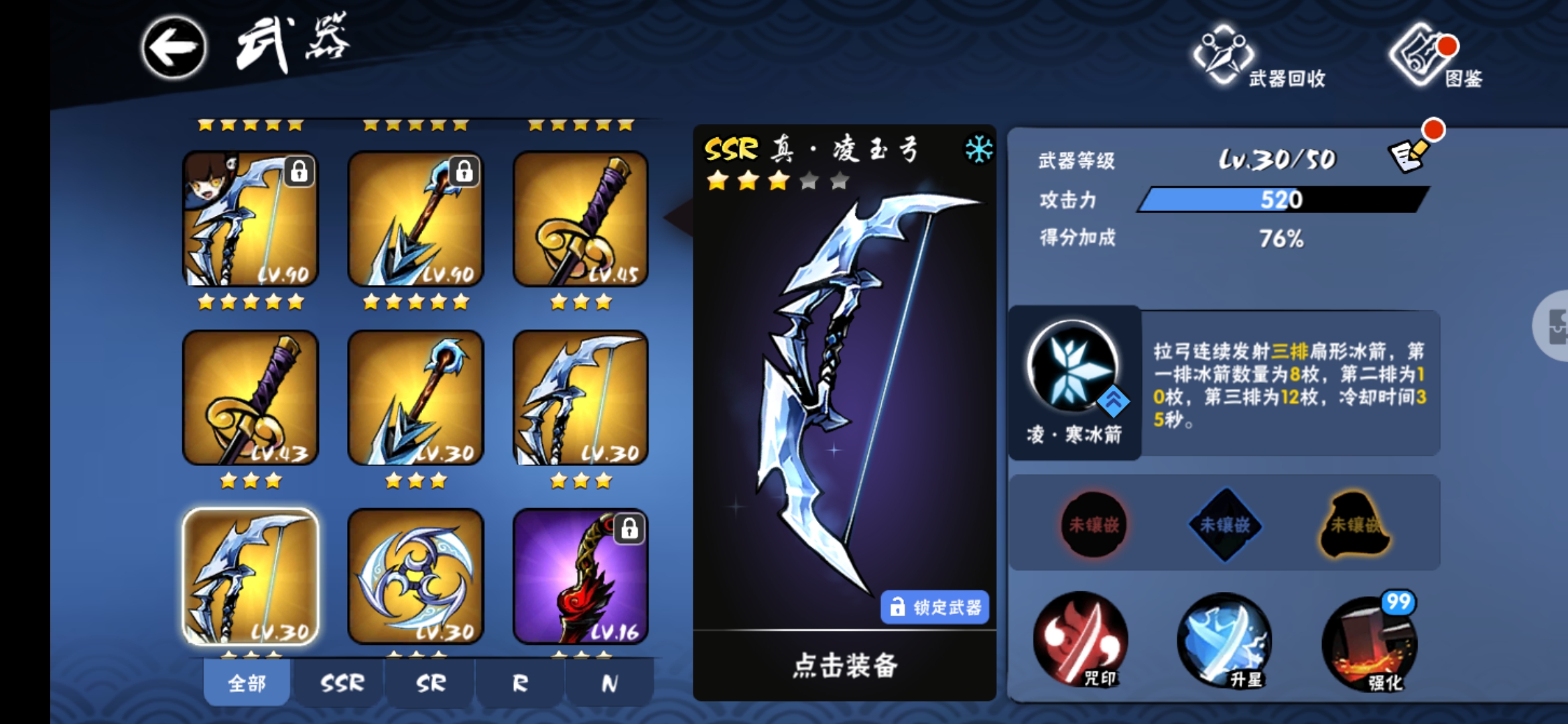Toggle the lock on the LV.90 bow weapon
1568x724 pixels.
click(x=299, y=171)
